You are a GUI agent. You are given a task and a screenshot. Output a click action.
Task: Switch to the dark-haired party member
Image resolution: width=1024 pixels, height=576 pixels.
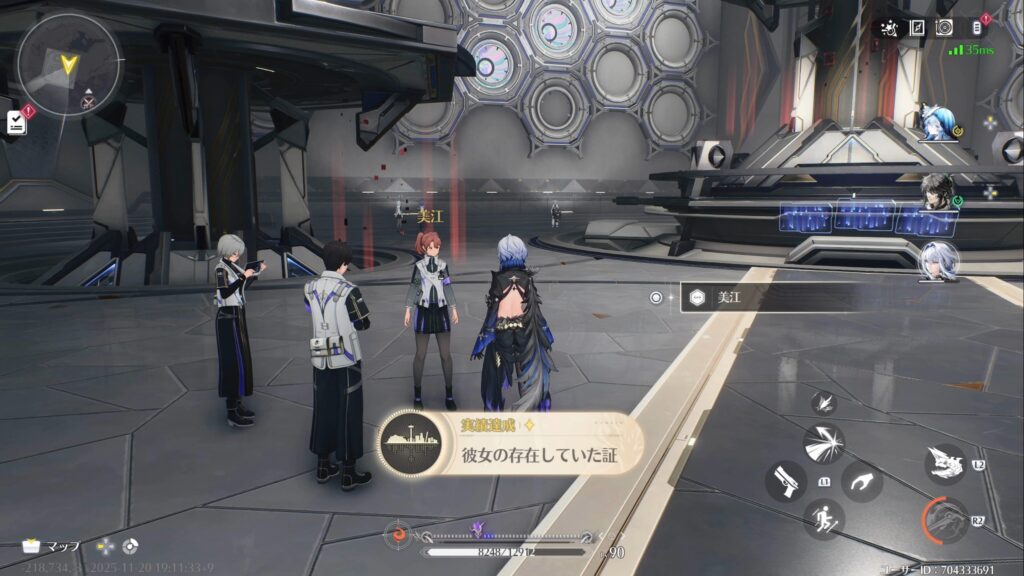coord(938,193)
